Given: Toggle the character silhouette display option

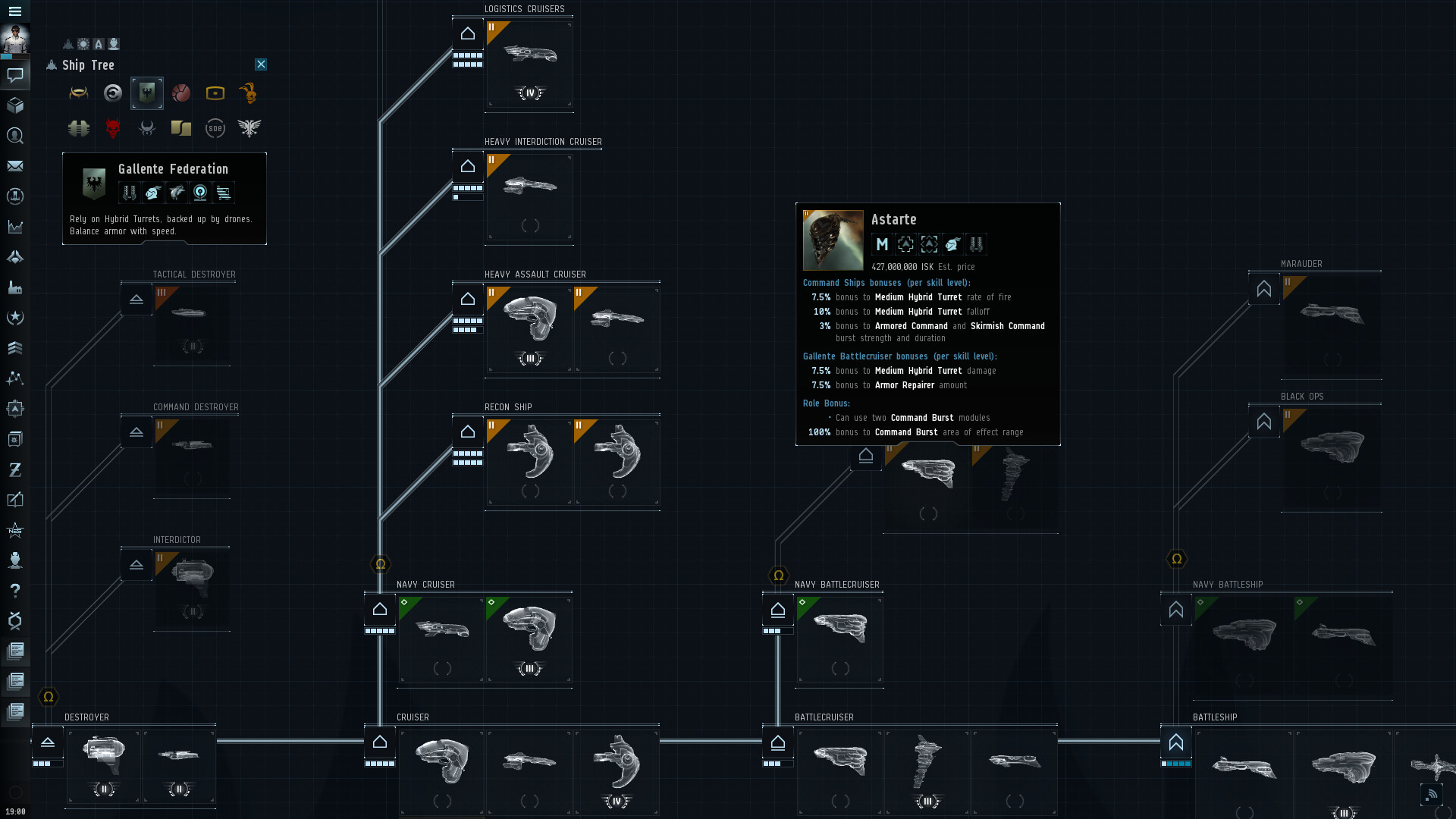Looking at the screenshot, I should coord(113,44).
